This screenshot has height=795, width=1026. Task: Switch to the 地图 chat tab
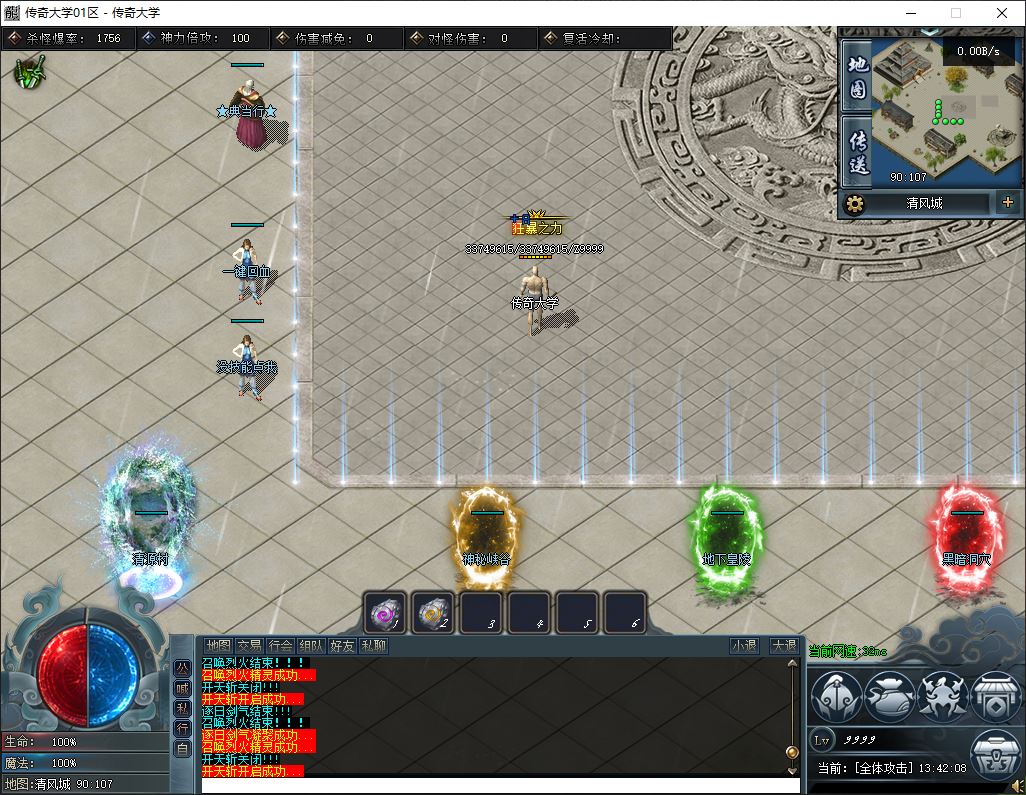click(x=218, y=646)
